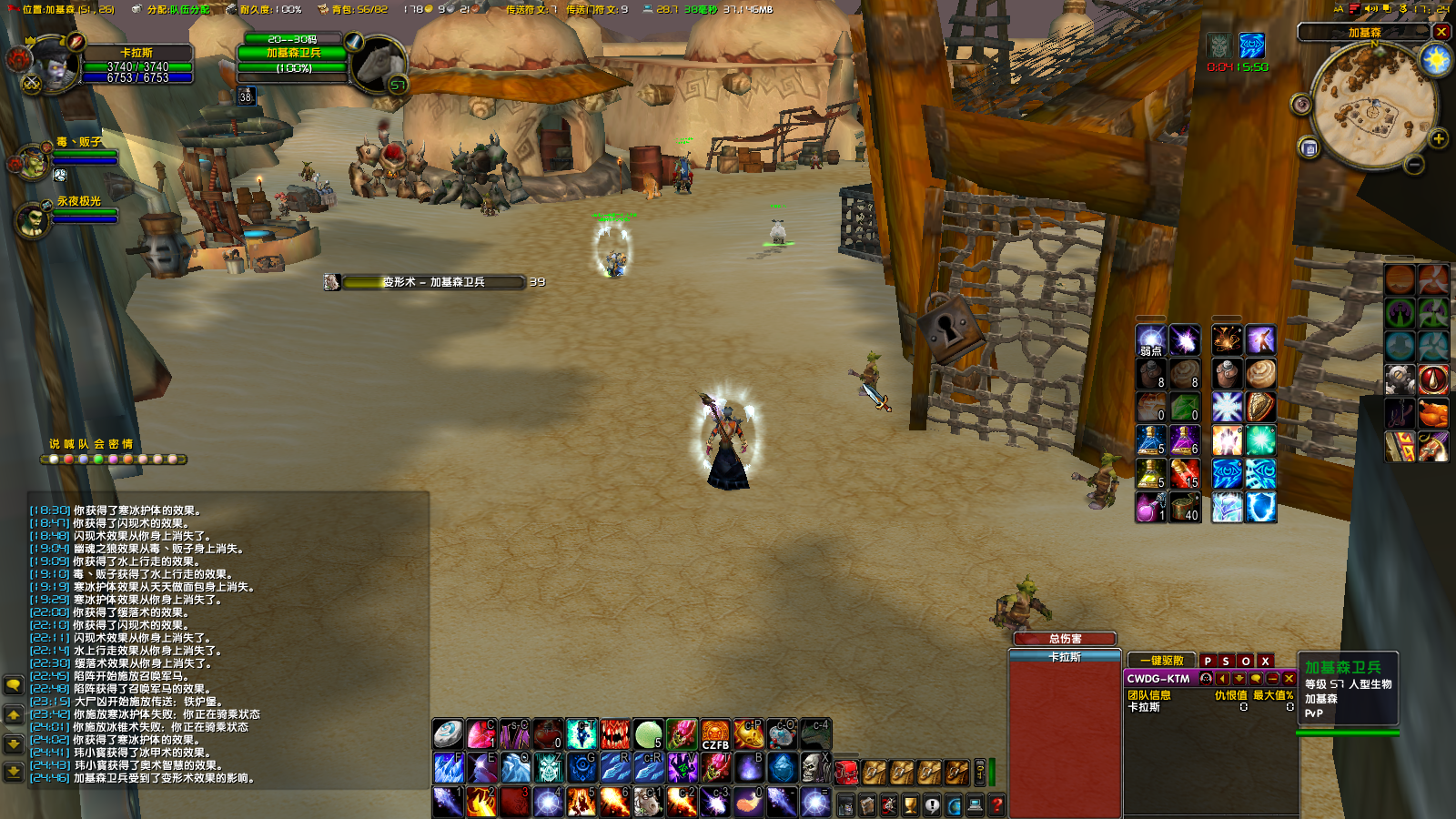
Task: Use the green melon food item
Action: (648, 733)
